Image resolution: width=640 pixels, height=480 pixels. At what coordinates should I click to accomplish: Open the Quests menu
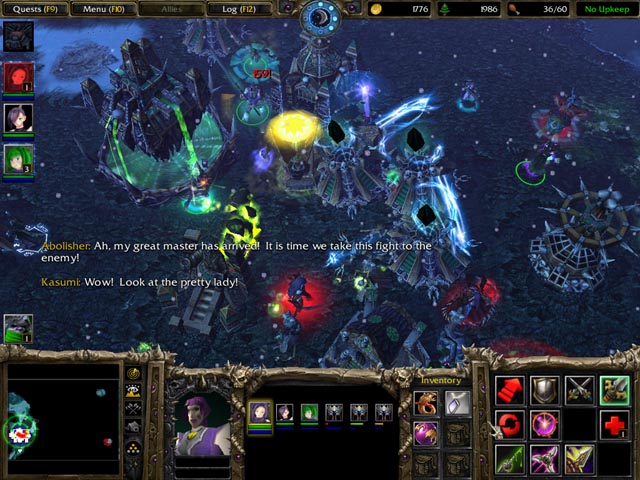34,9
